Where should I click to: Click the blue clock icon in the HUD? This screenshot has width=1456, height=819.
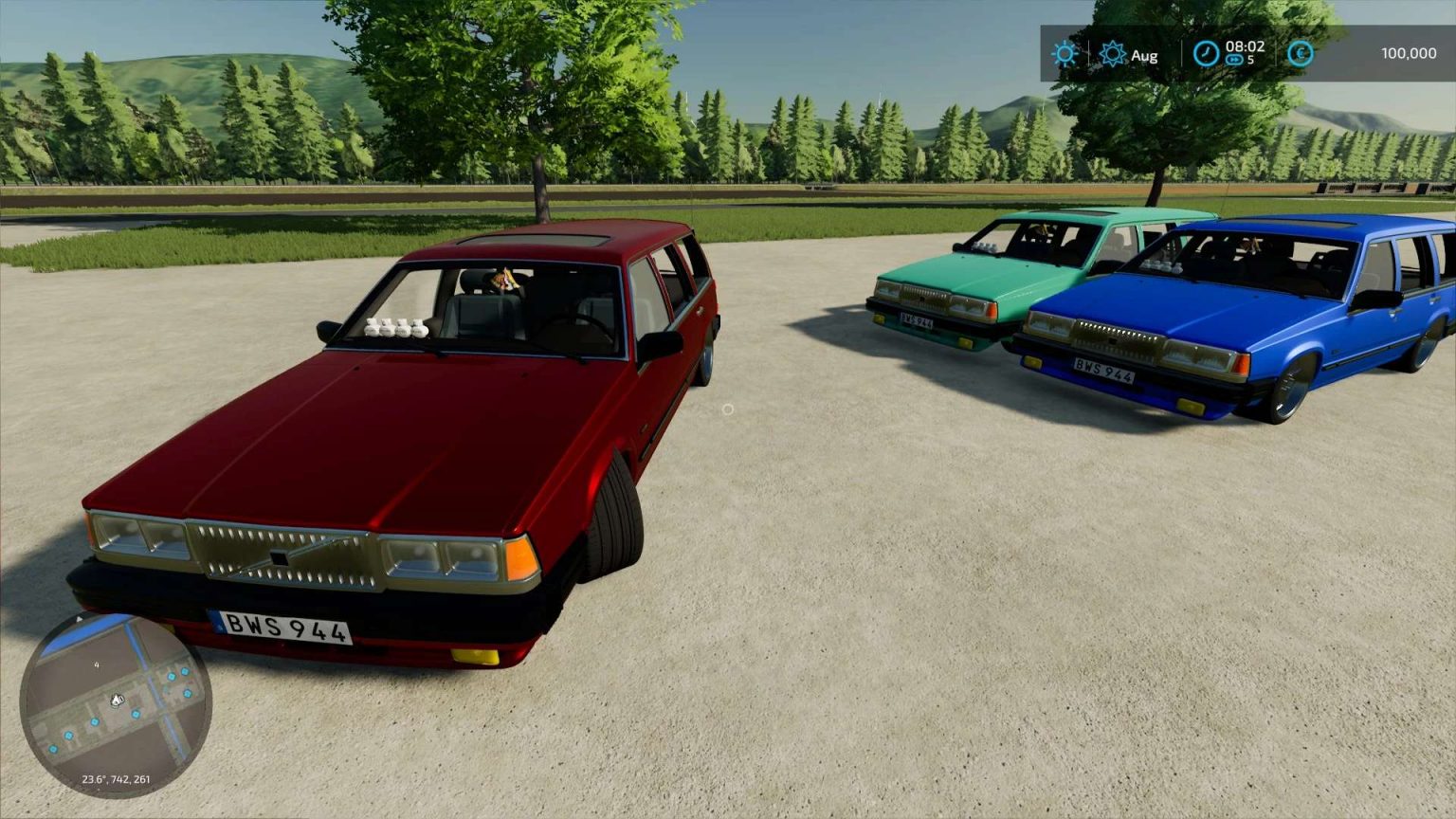(1207, 54)
